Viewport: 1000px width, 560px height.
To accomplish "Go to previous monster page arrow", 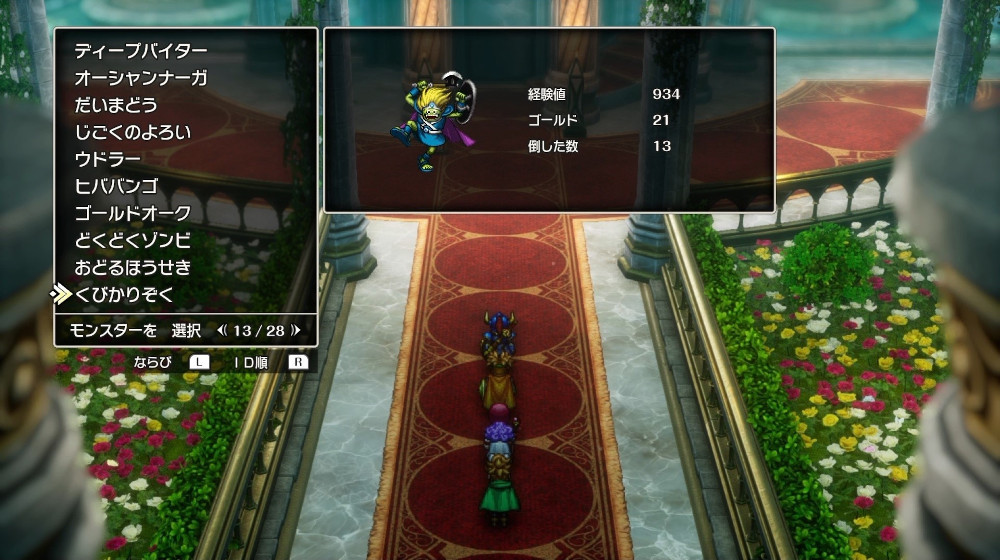I will click(x=222, y=329).
